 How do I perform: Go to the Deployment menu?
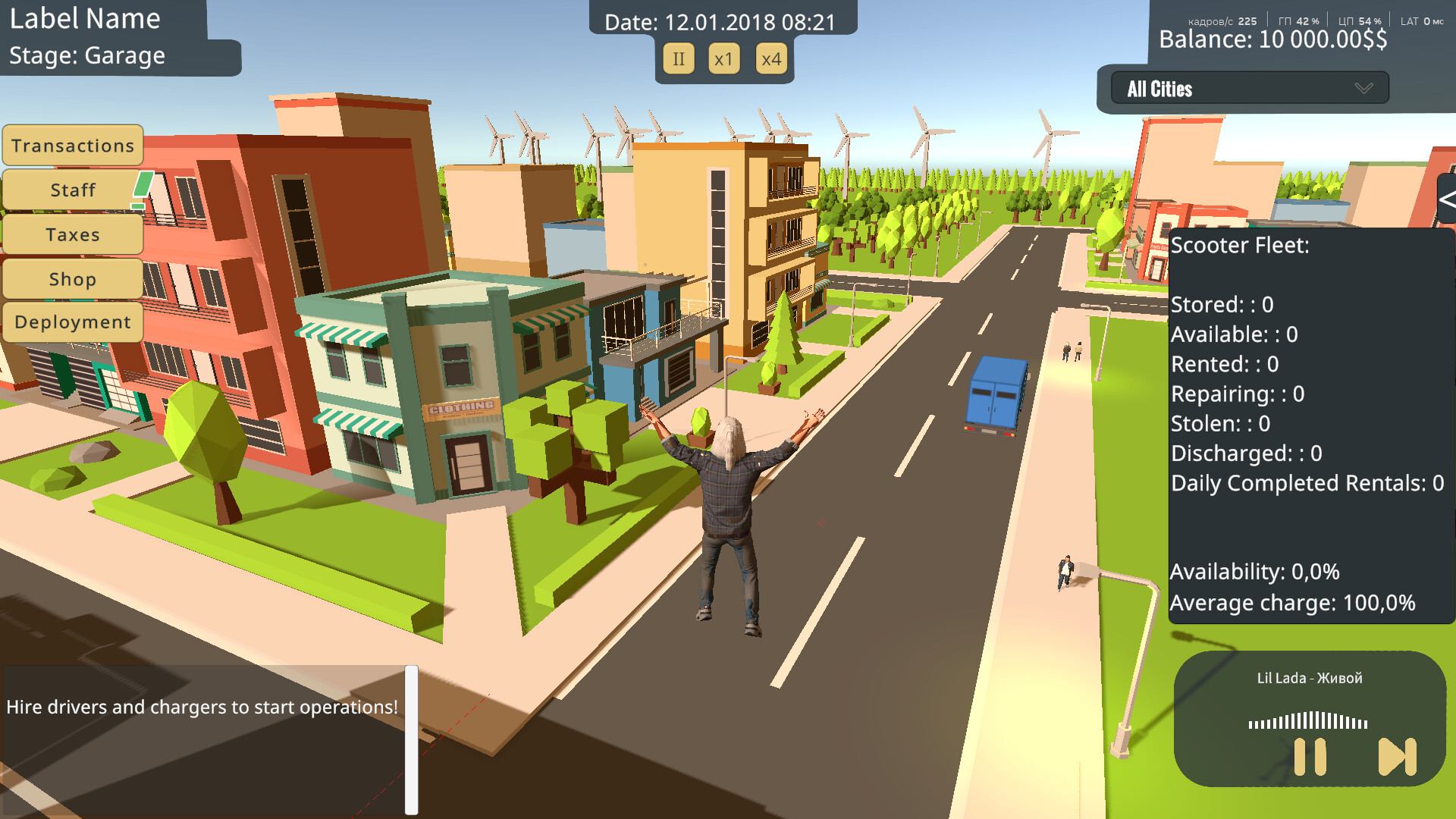(73, 322)
